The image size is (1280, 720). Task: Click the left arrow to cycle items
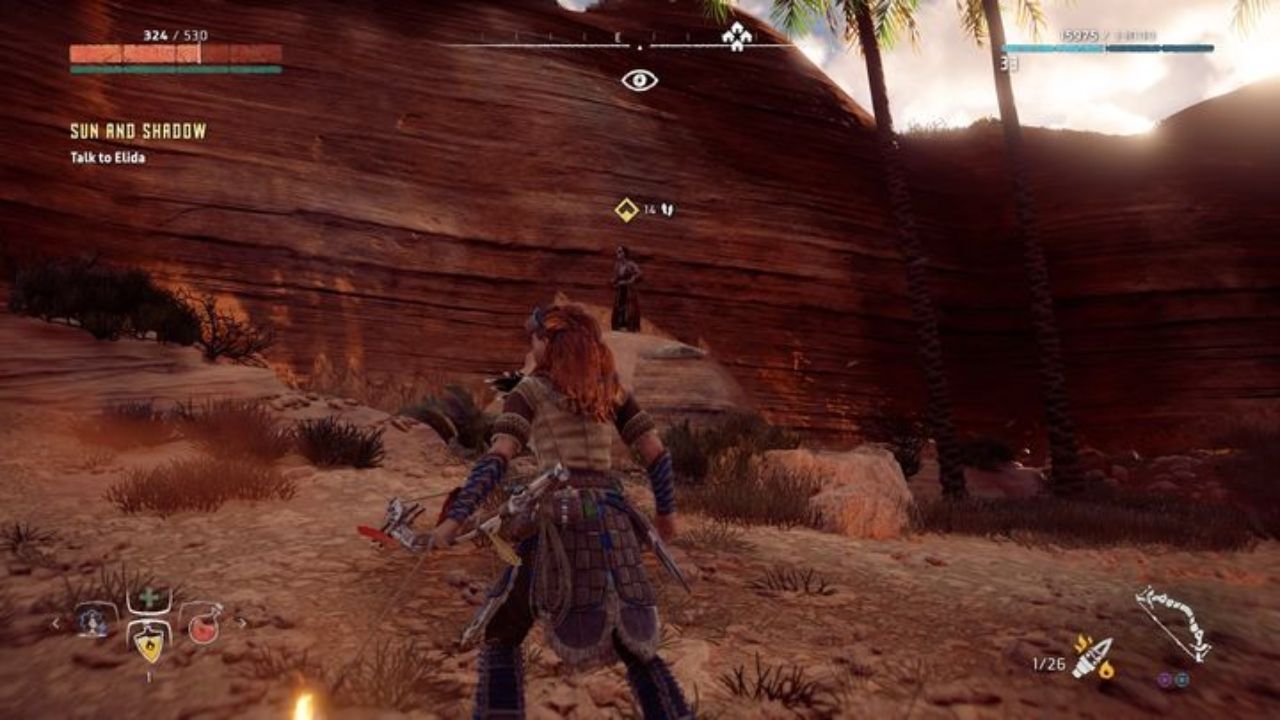[x=56, y=623]
